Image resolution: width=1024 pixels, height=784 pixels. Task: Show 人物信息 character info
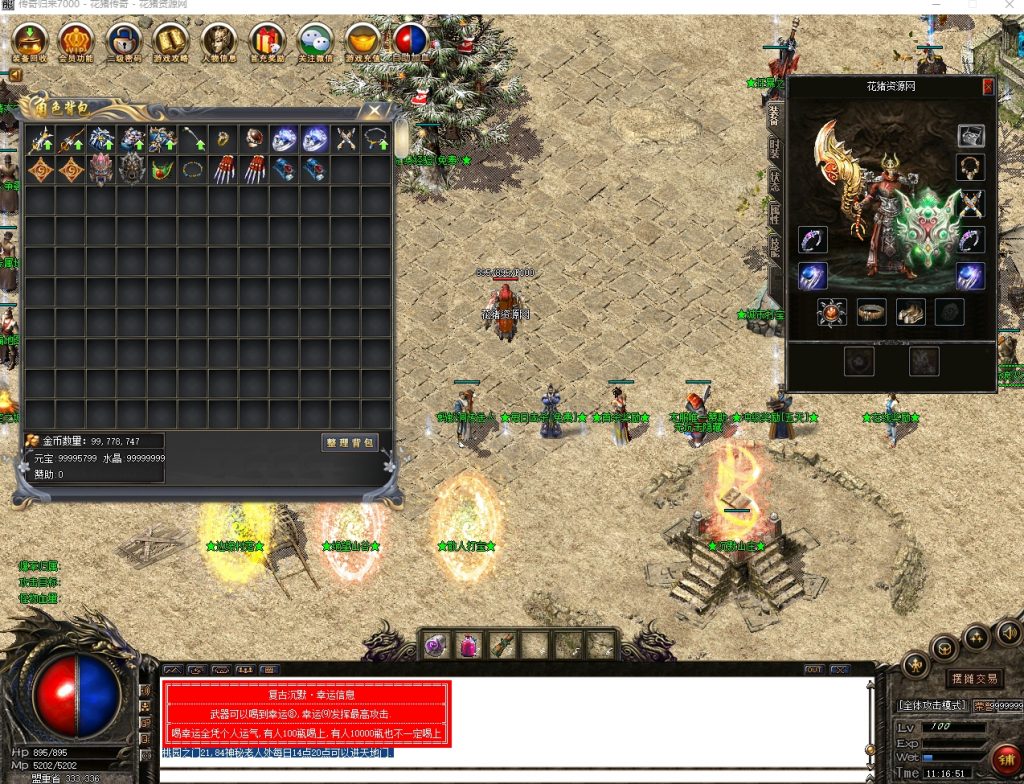(x=219, y=43)
